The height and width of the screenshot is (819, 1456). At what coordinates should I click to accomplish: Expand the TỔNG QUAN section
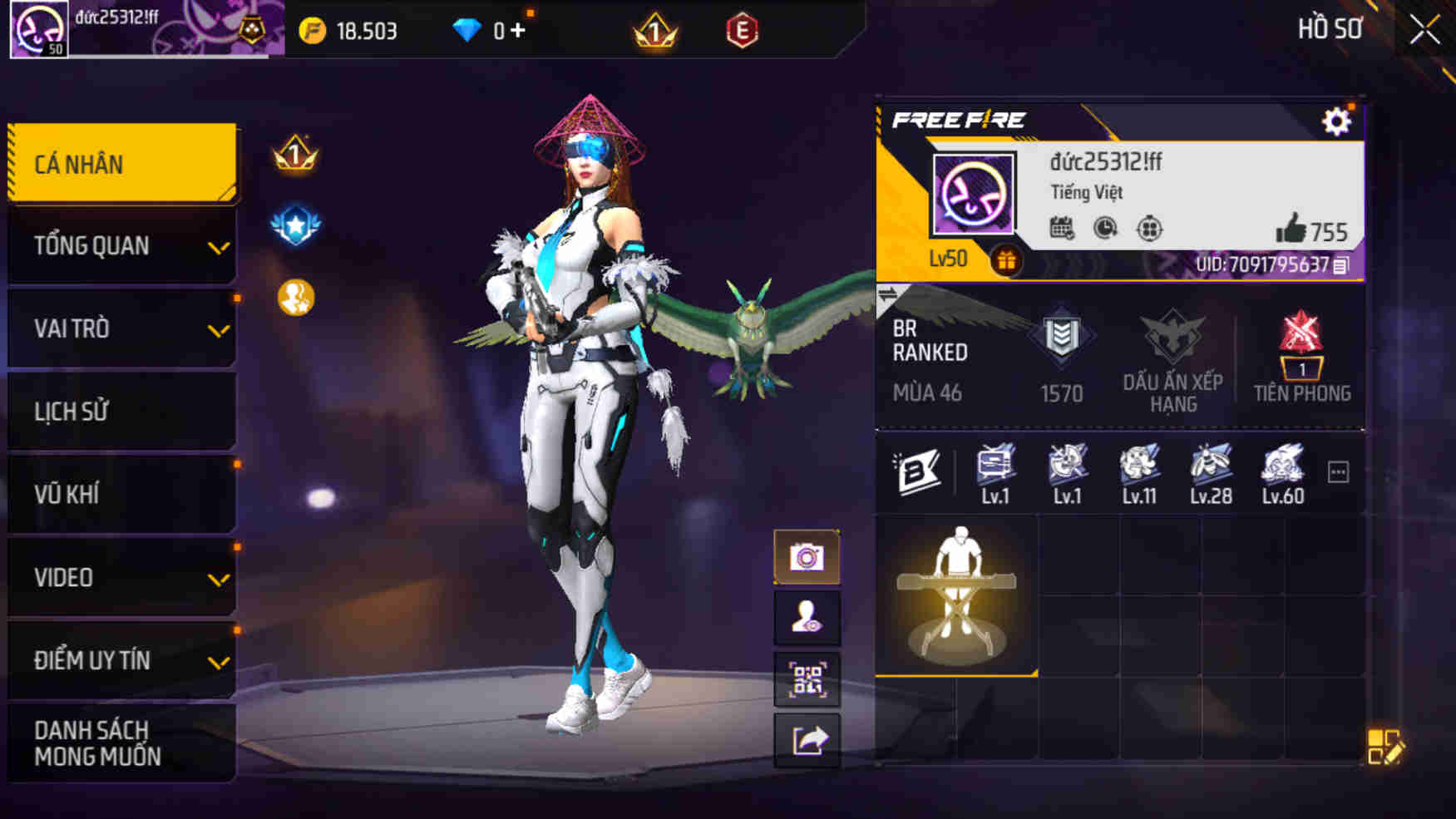121,245
